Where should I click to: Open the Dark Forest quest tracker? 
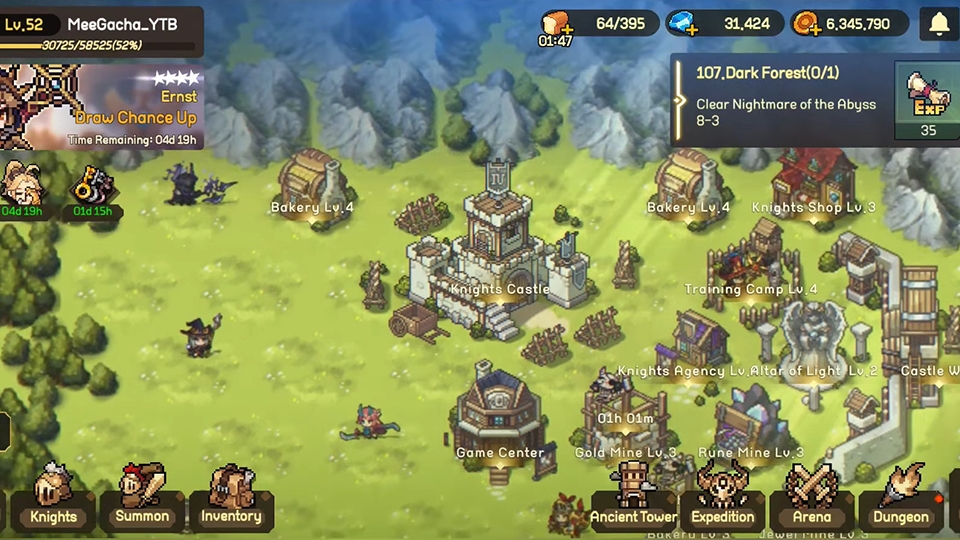click(x=780, y=99)
